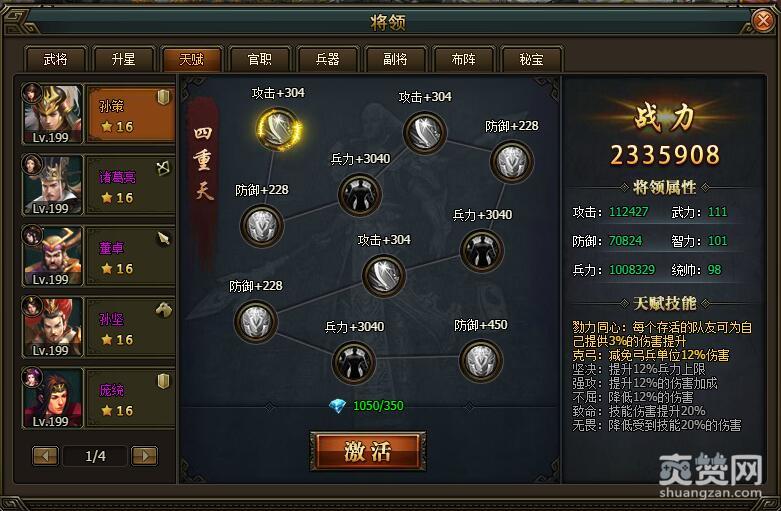Open the 秘宝 tab
Viewport: 781px width, 511px height.
point(531,59)
